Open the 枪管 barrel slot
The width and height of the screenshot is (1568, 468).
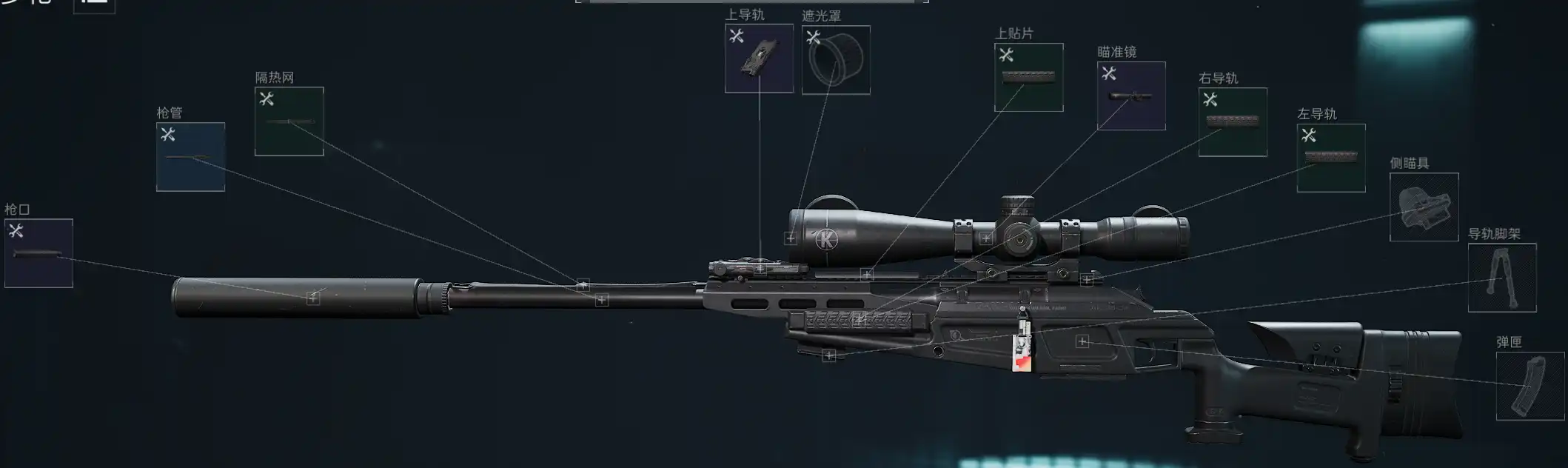(x=190, y=157)
